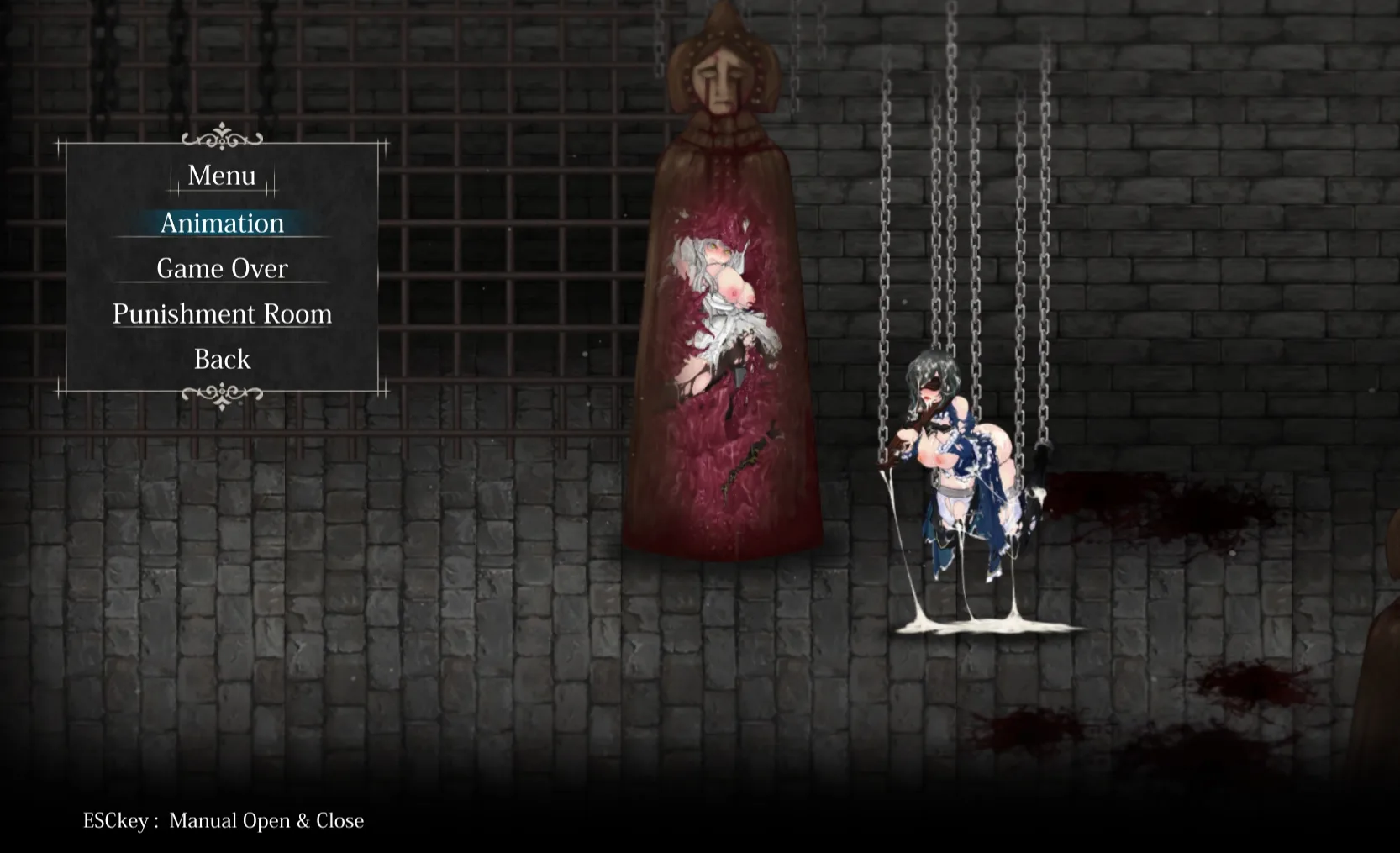Choose the Punishment Room entry
Screen dimensions: 1400x853
[x=222, y=313]
